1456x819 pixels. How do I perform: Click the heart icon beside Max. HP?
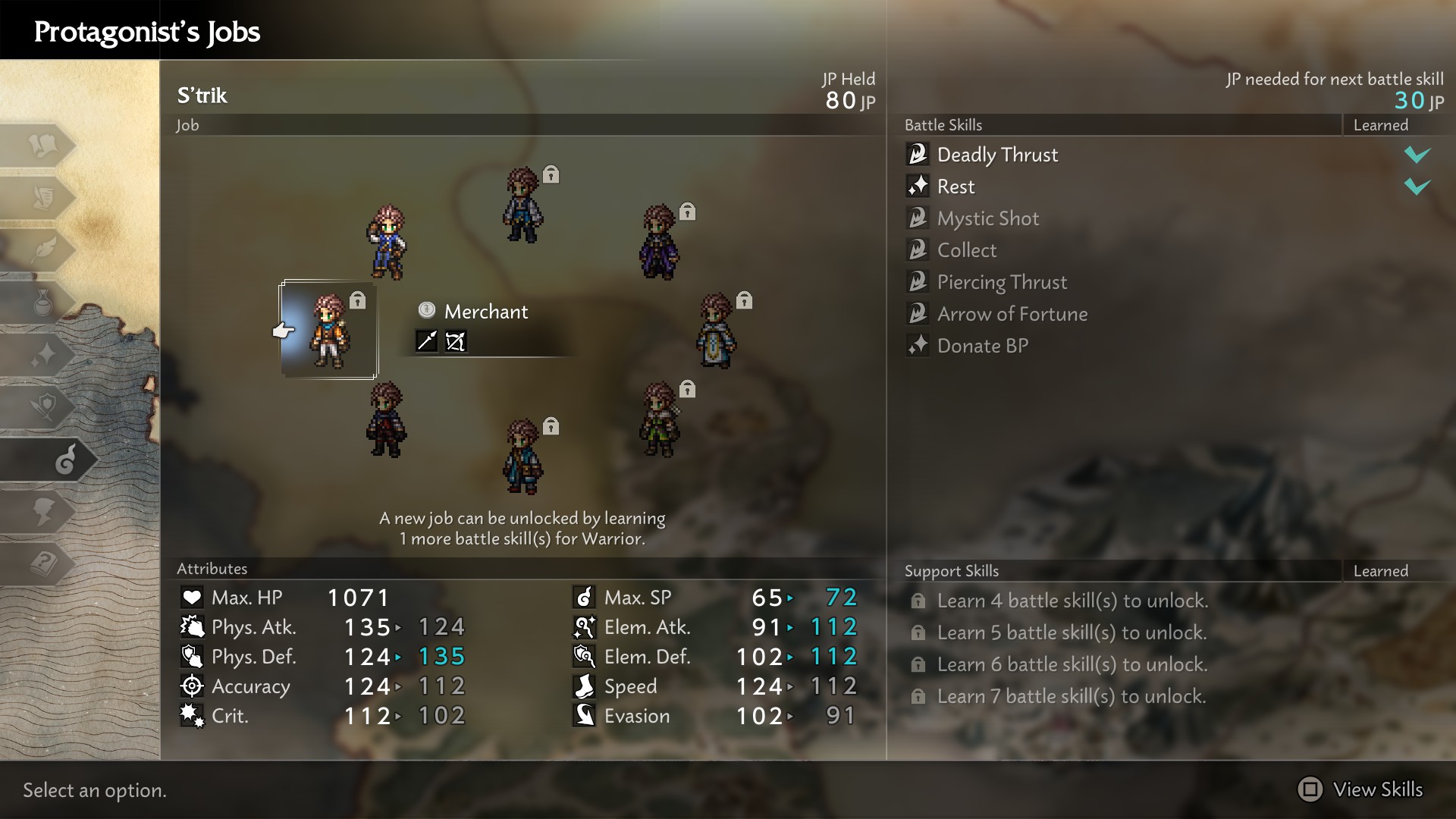193,596
